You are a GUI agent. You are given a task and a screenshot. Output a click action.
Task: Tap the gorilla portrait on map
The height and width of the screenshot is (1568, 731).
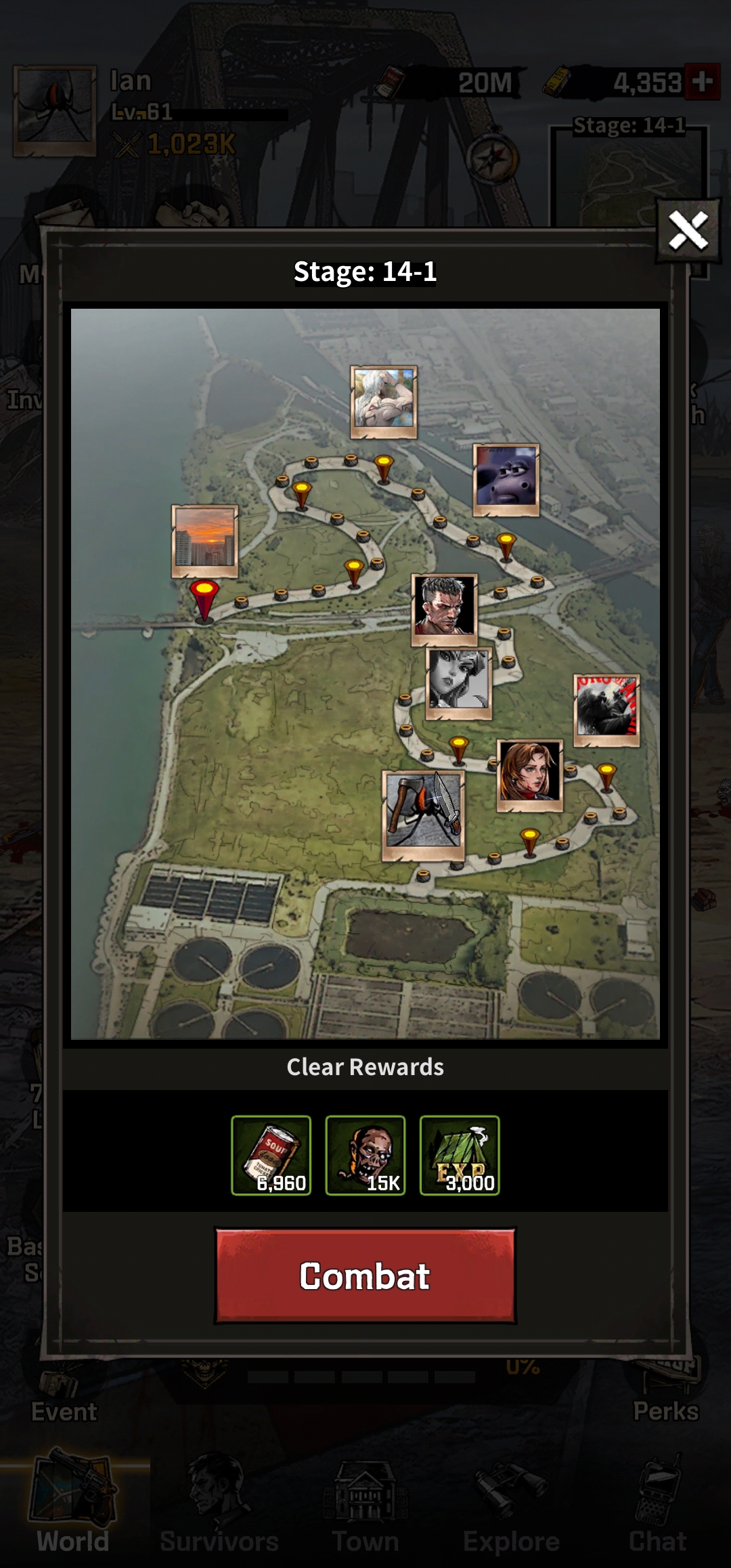[606, 709]
